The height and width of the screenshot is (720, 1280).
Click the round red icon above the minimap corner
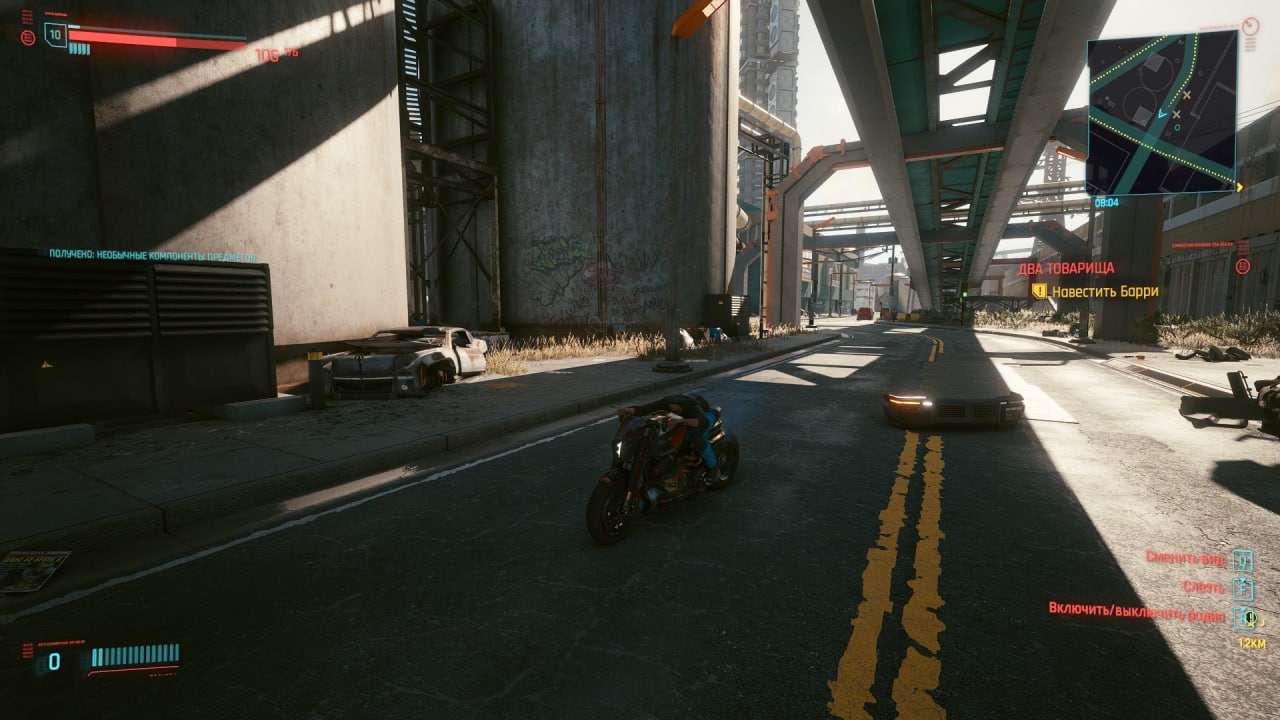tap(1251, 26)
